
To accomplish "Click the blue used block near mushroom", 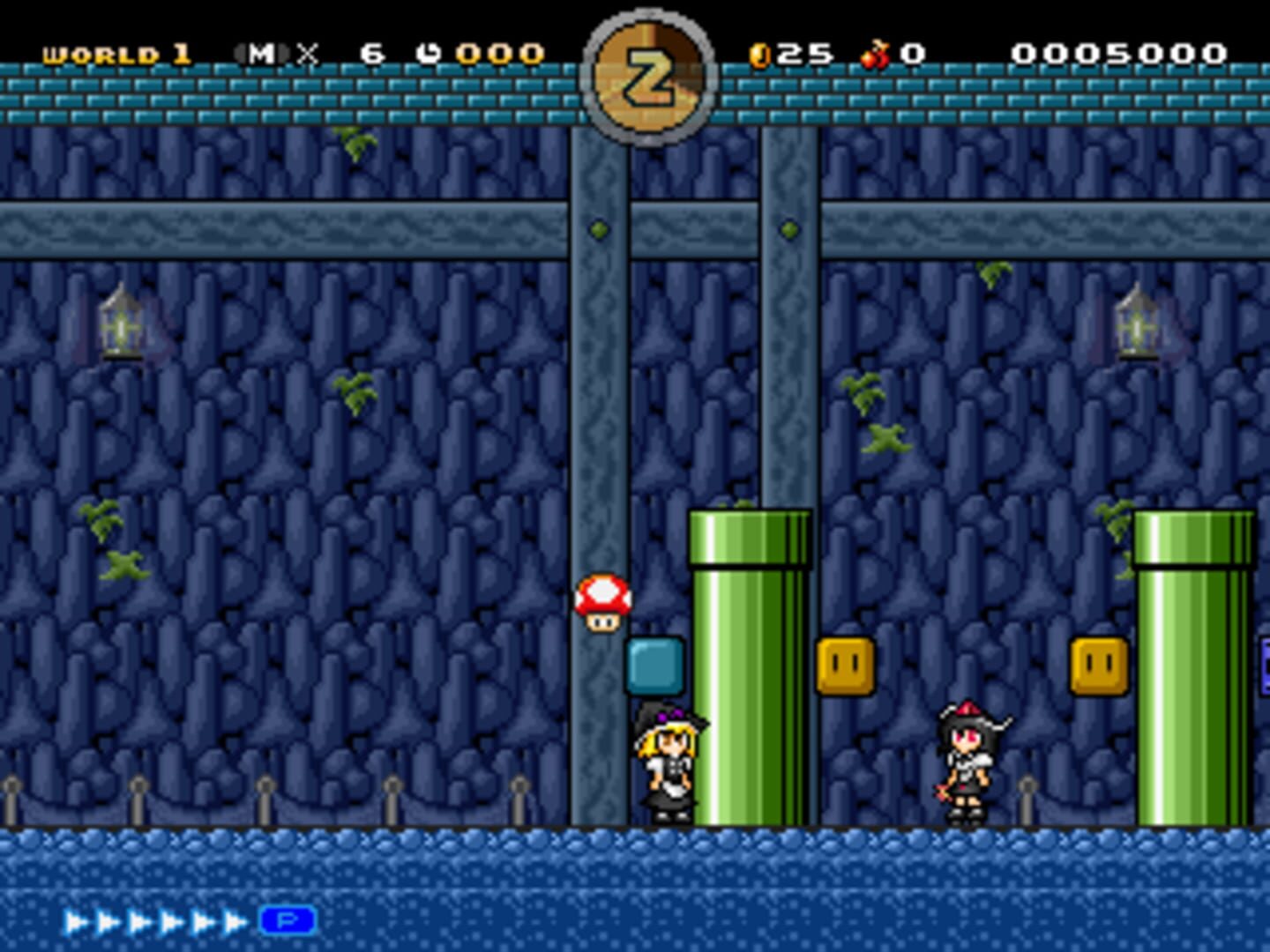I will [x=653, y=666].
